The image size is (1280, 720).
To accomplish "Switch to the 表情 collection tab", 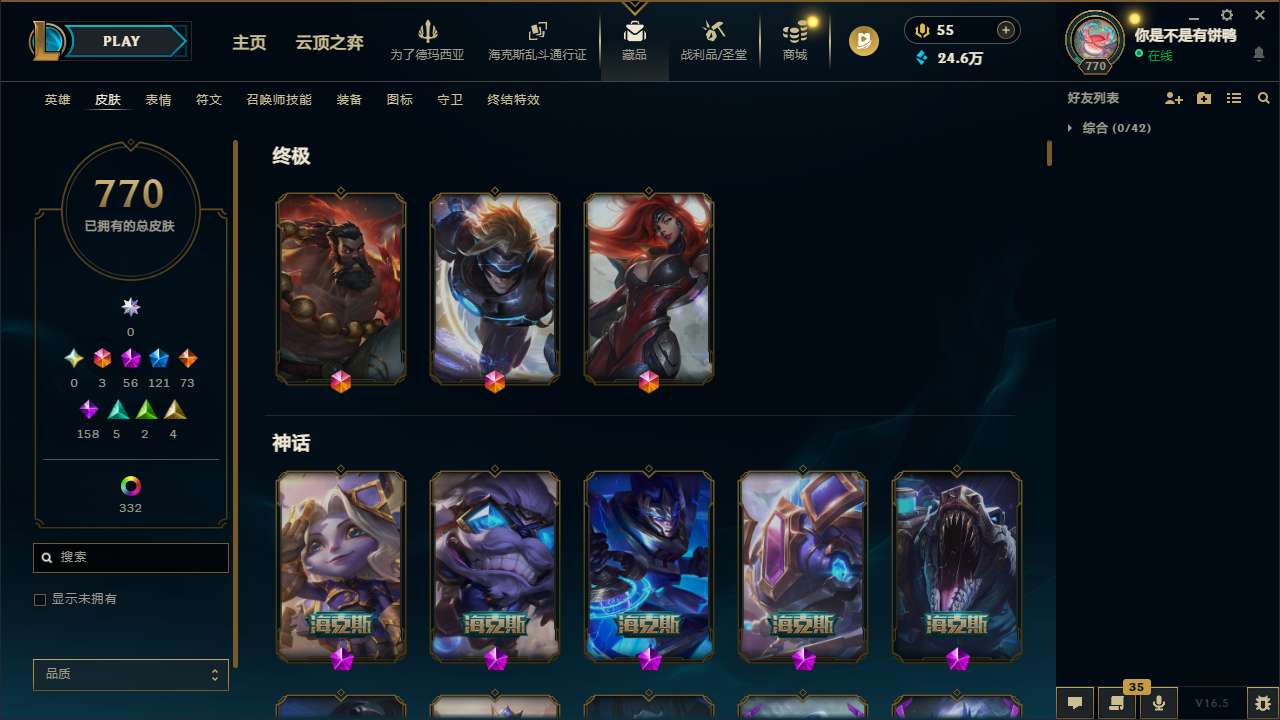I will (x=157, y=100).
